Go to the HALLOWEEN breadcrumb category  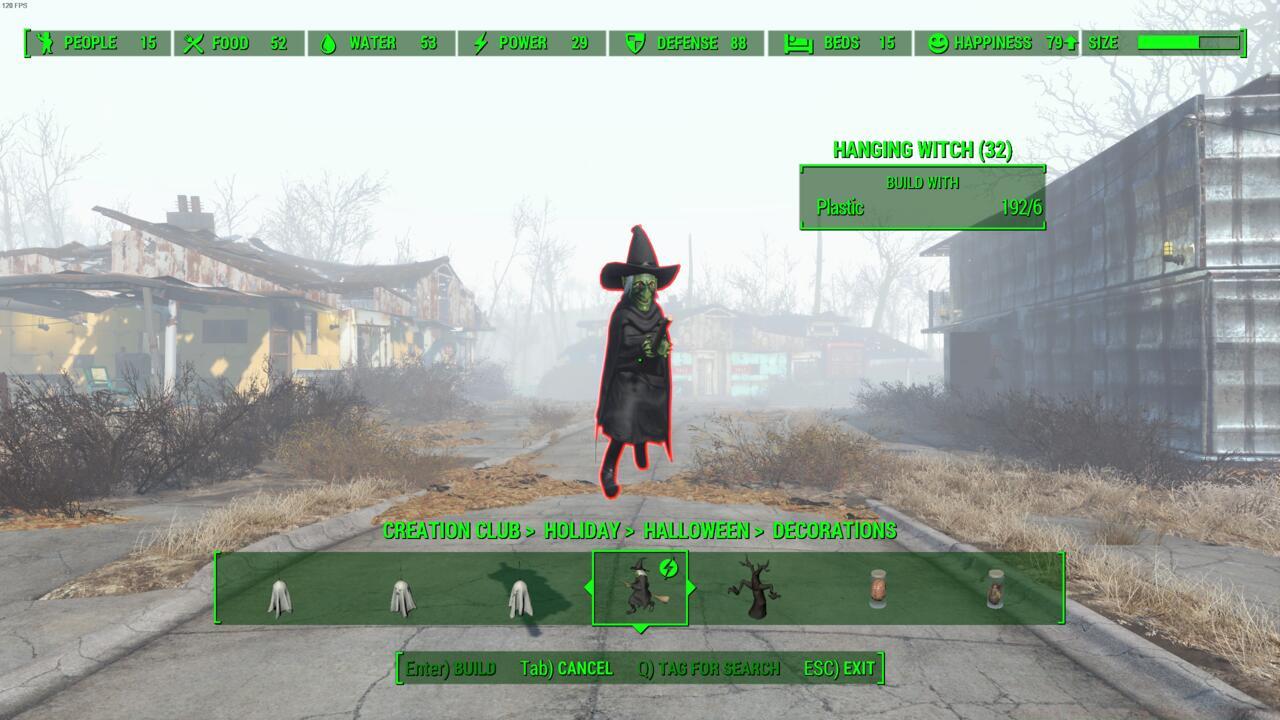point(698,531)
